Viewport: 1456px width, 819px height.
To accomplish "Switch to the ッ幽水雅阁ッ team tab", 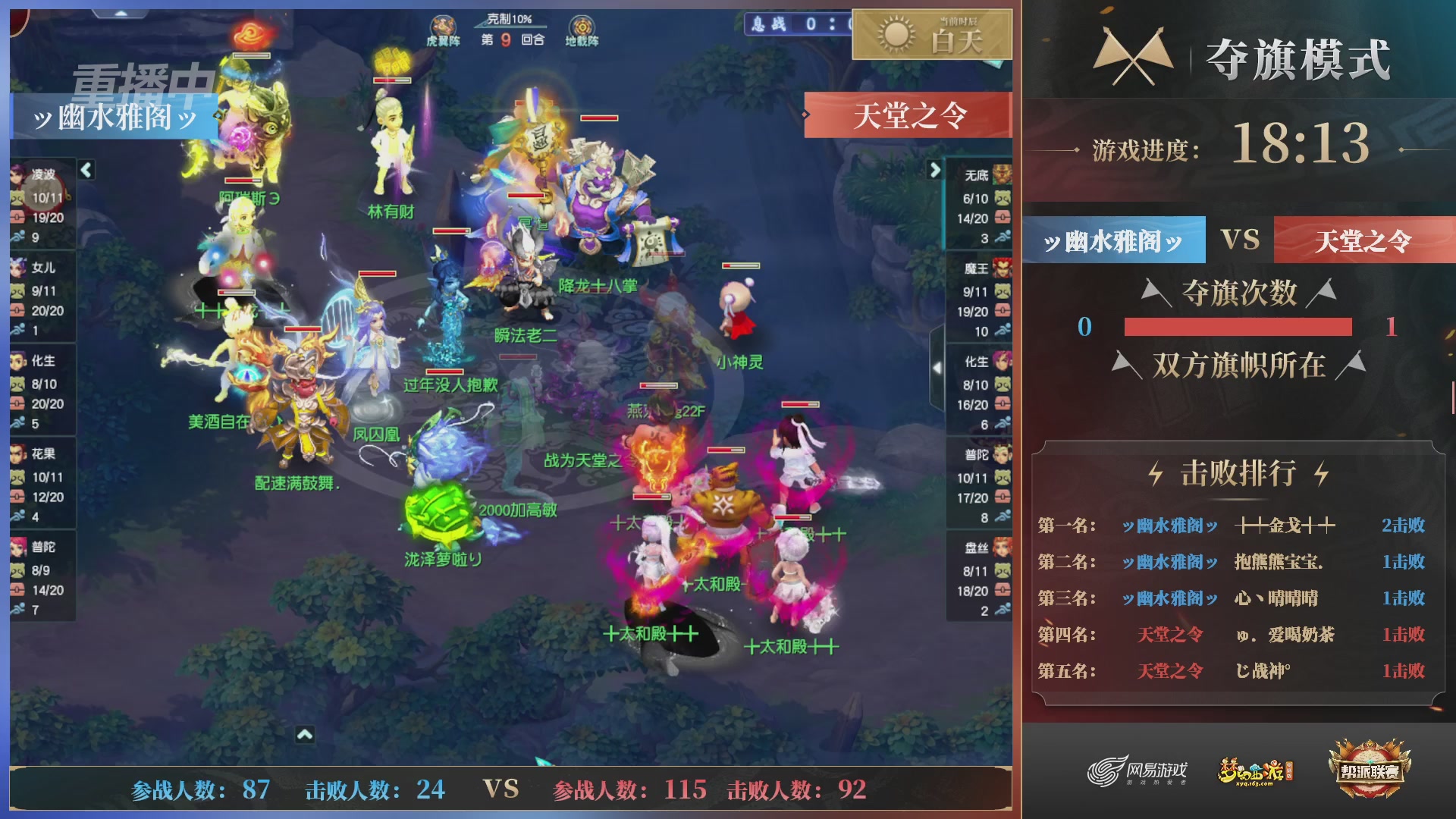I will pyautogui.click(x=1112, y=240).
